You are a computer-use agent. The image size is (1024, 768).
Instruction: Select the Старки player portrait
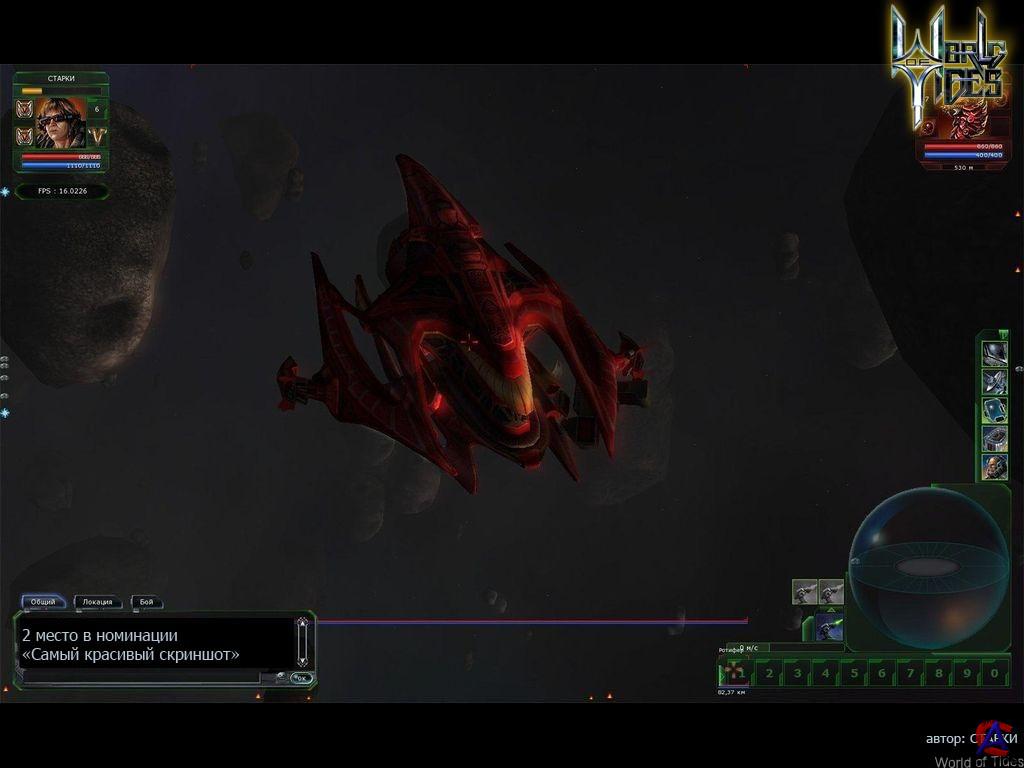(x=61, y=123)
